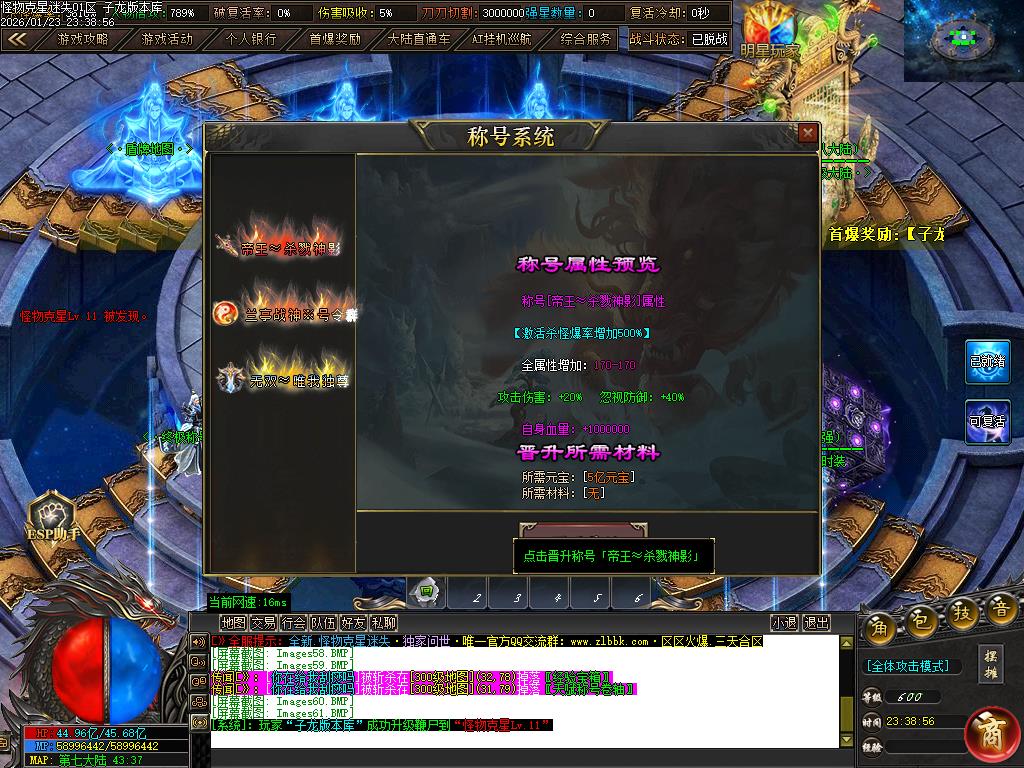Click the 地图 map button above chat
This screenshot has height=768, width=1024.
coord(233,623)
